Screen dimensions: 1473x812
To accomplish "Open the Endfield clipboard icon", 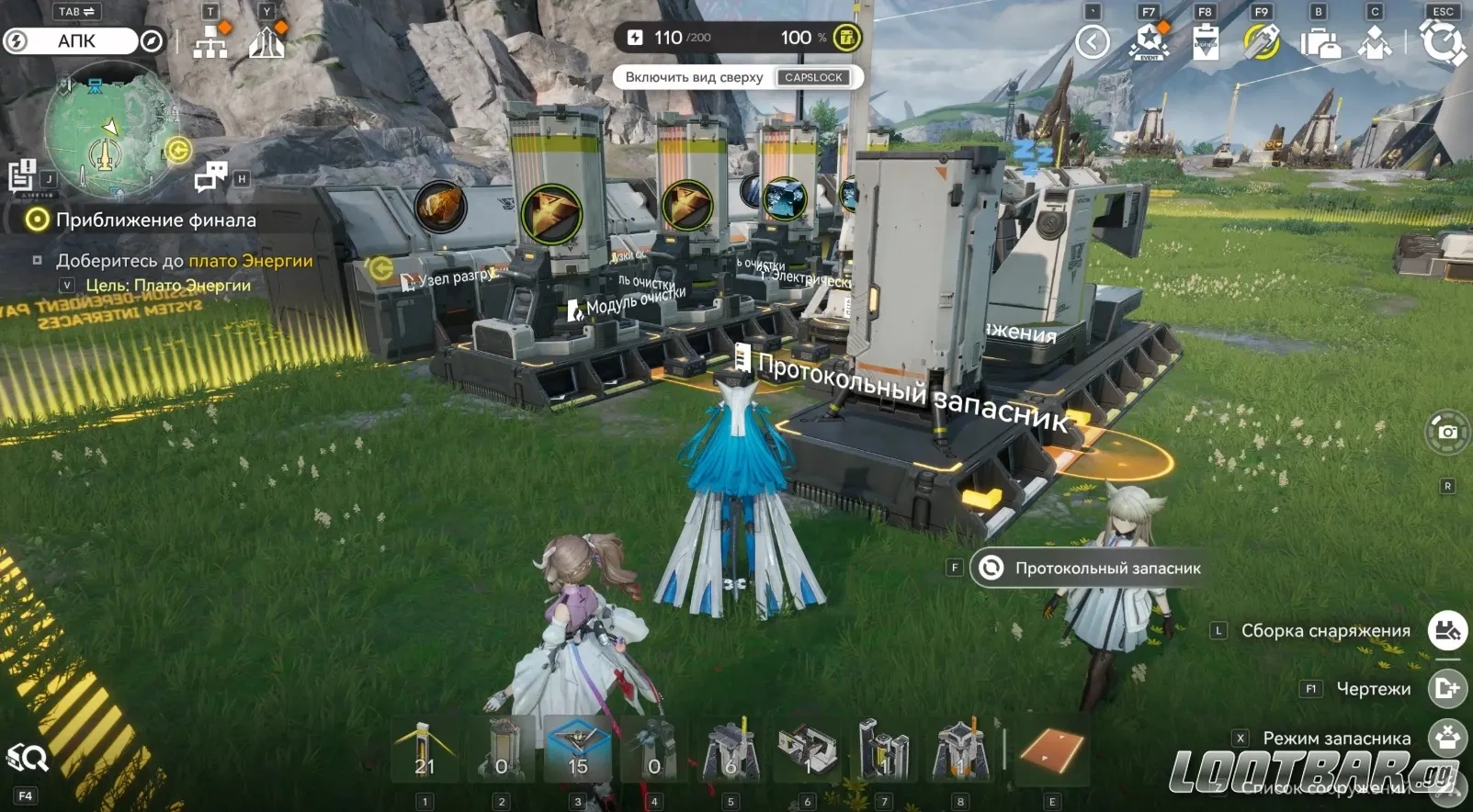I will (1206, 42).
